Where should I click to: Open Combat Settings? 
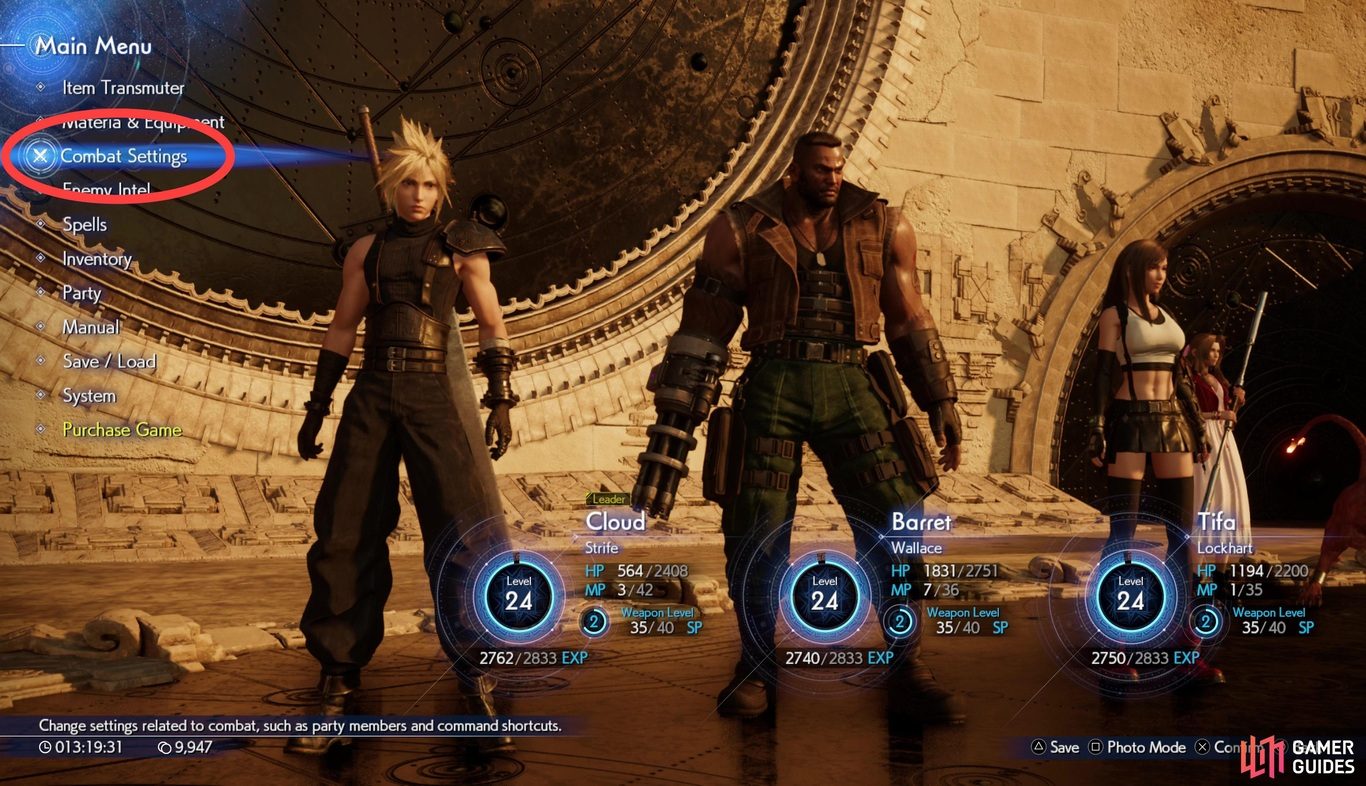click(123, 156)
